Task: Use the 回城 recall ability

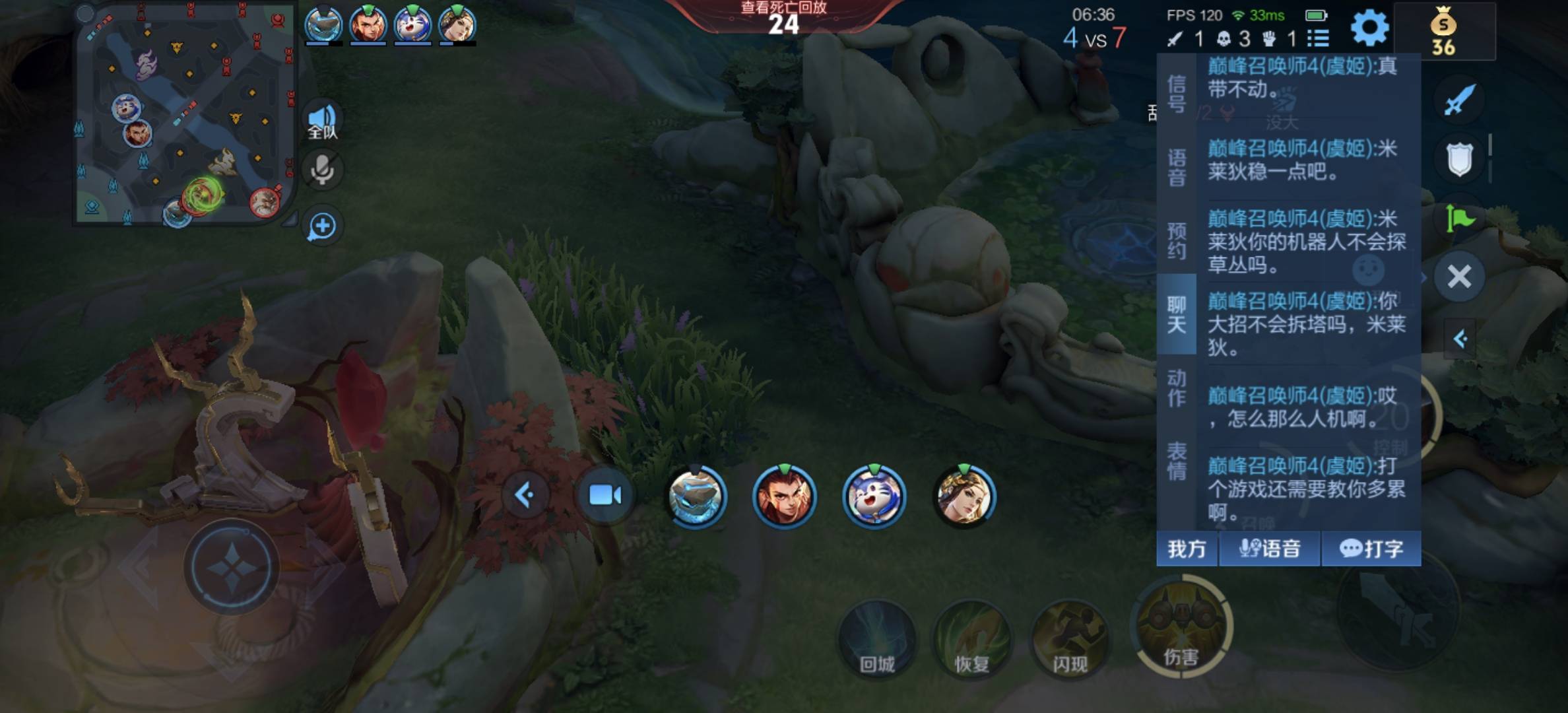Action: point(877,638)
